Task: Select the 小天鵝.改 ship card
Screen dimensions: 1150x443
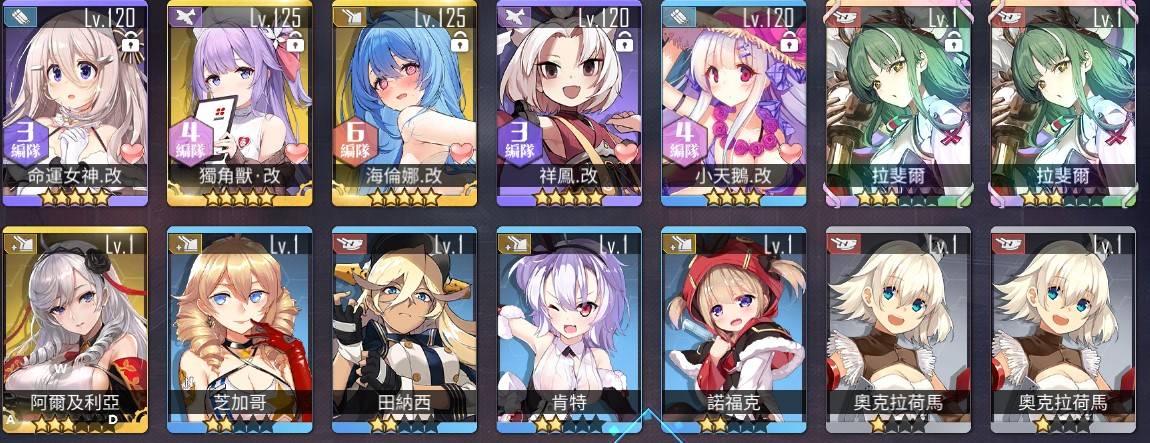Action: tap(733, 100)
